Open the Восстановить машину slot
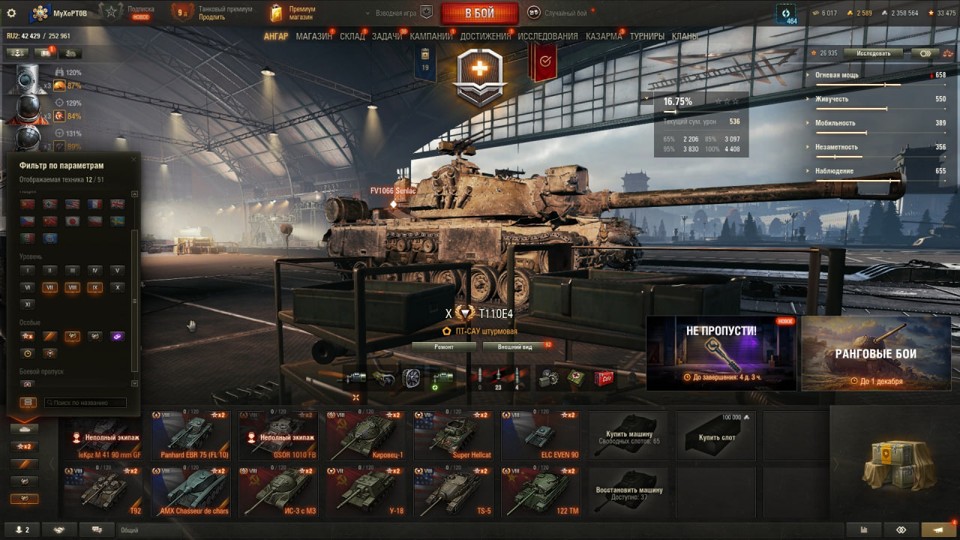 tap(627, 492)
